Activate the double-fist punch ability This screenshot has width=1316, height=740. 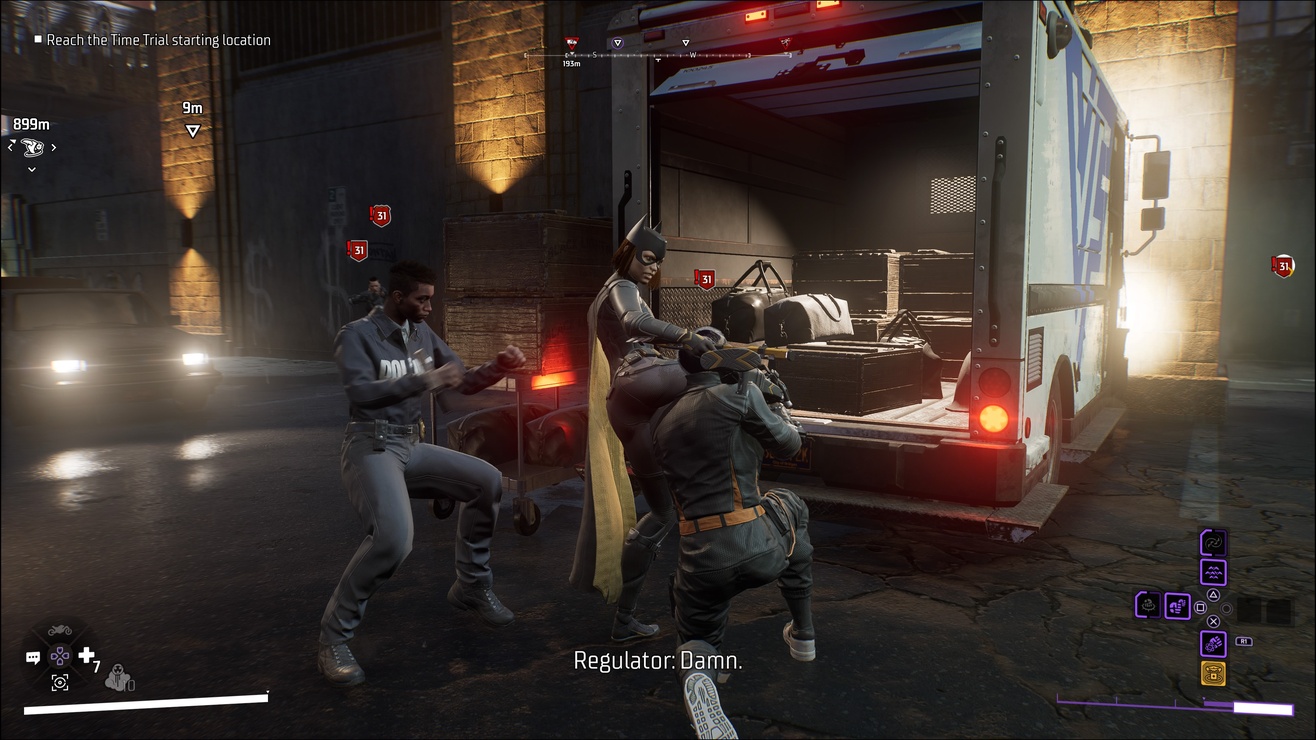point(1177,605)
